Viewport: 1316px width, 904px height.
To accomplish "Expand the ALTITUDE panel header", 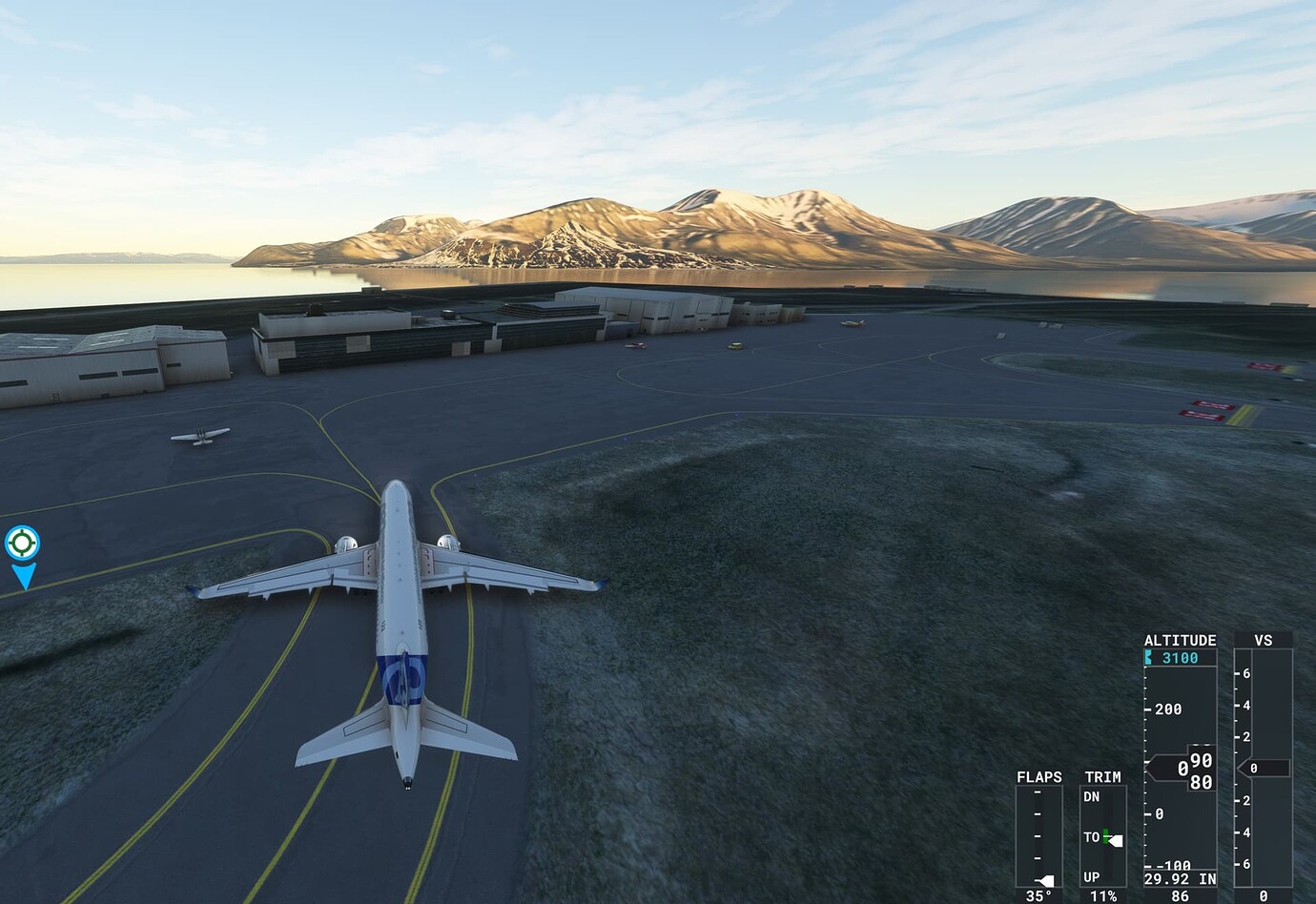I will pyautogui.click(x=1181, y=640).
